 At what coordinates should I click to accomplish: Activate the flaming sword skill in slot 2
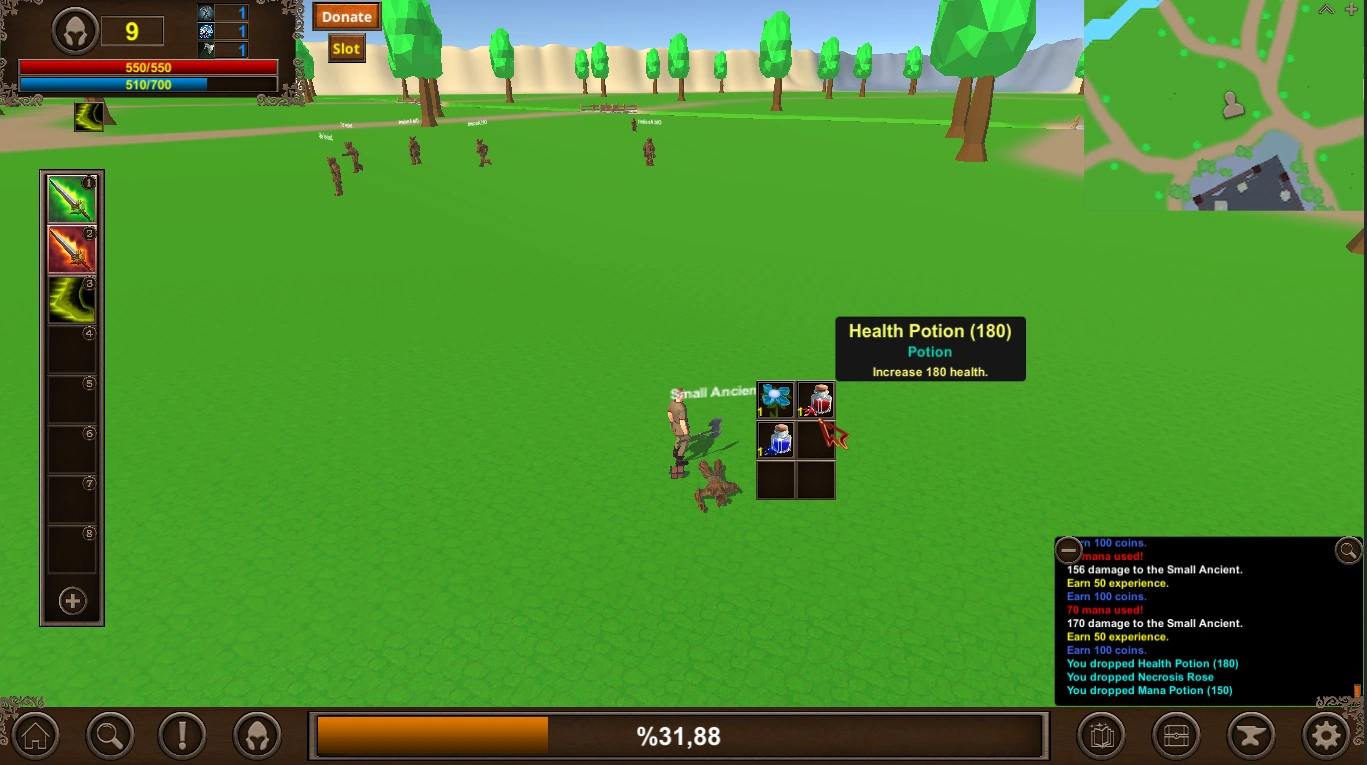pos(72,248)
